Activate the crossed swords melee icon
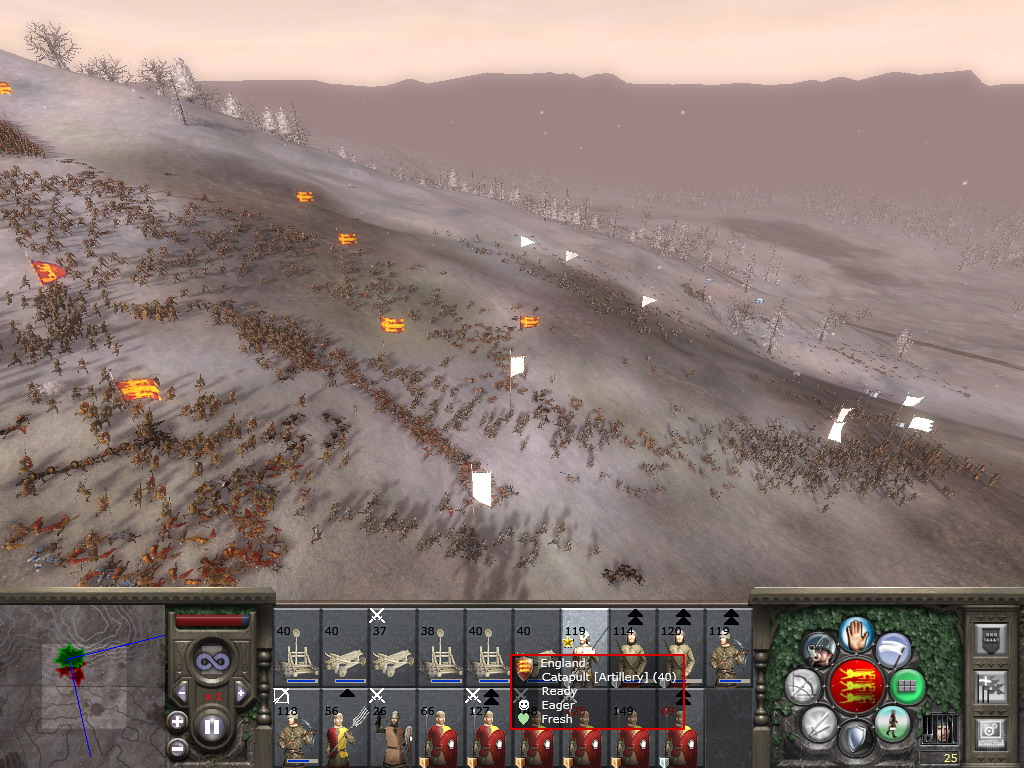The height and width of the screenshot is (768, 1024). point(818,724)
